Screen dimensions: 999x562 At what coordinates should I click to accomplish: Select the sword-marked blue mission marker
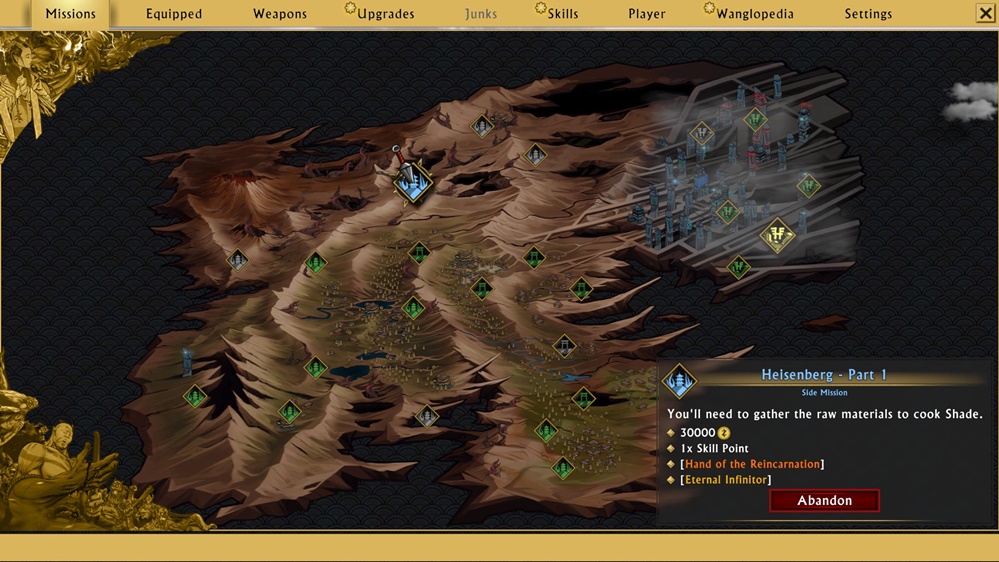(x=412, y=181)
